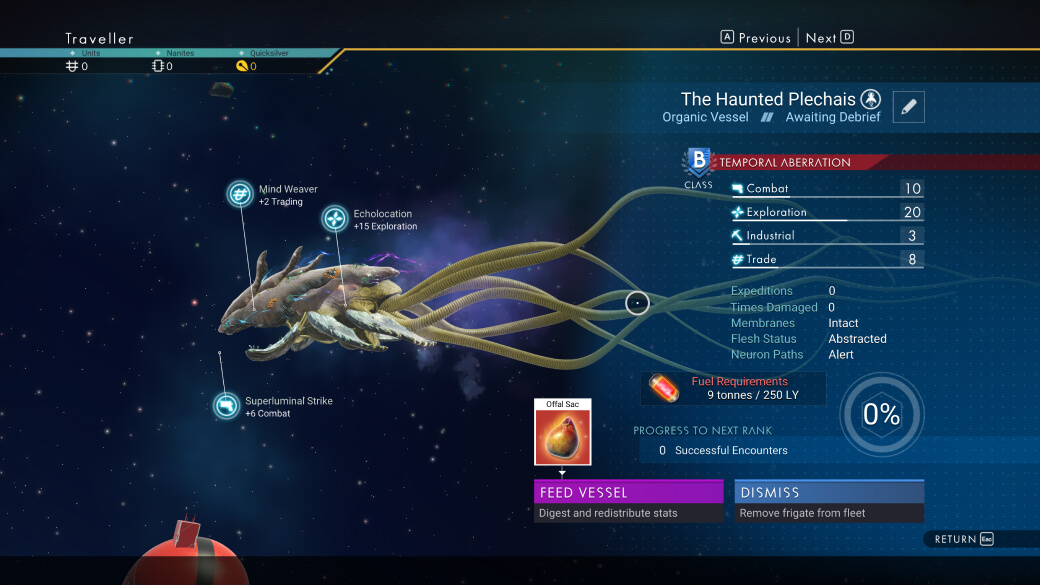Inspect the Mind Weaver trait icon
This screenshot has height=585, width=1040.
pyautogui.click(x=240, y=194)
